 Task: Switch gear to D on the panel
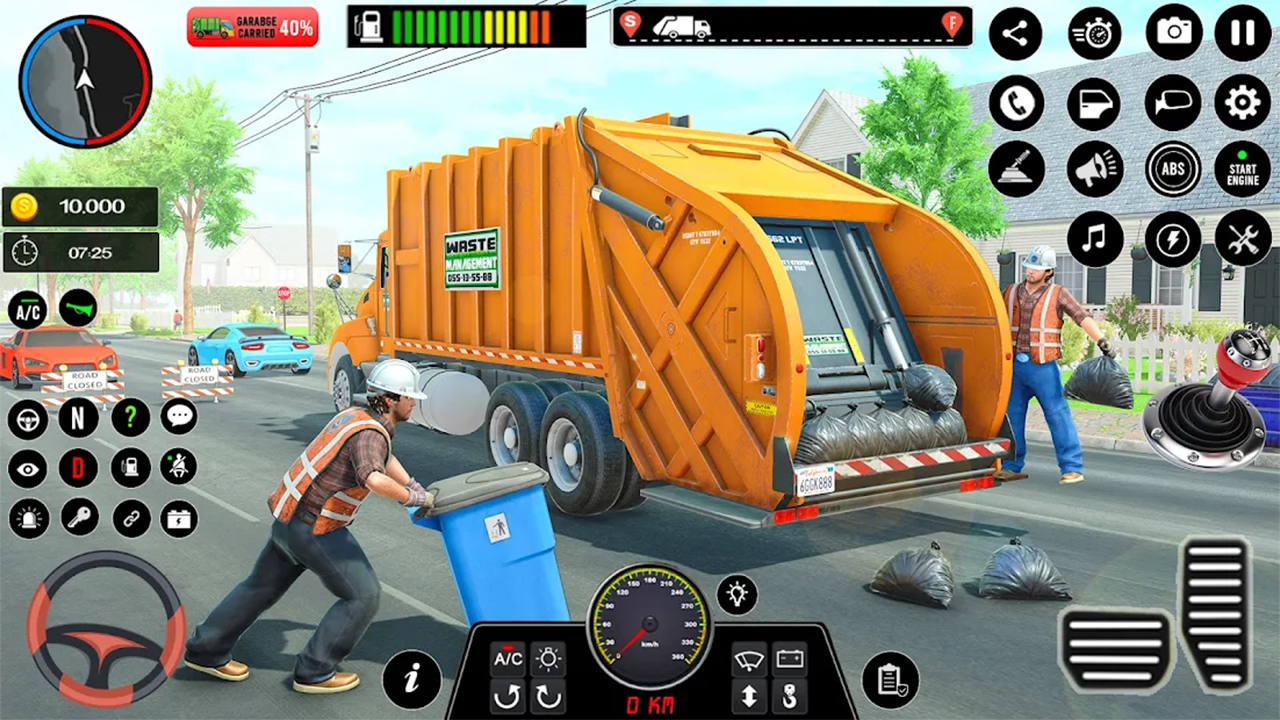tap(79, 468)
